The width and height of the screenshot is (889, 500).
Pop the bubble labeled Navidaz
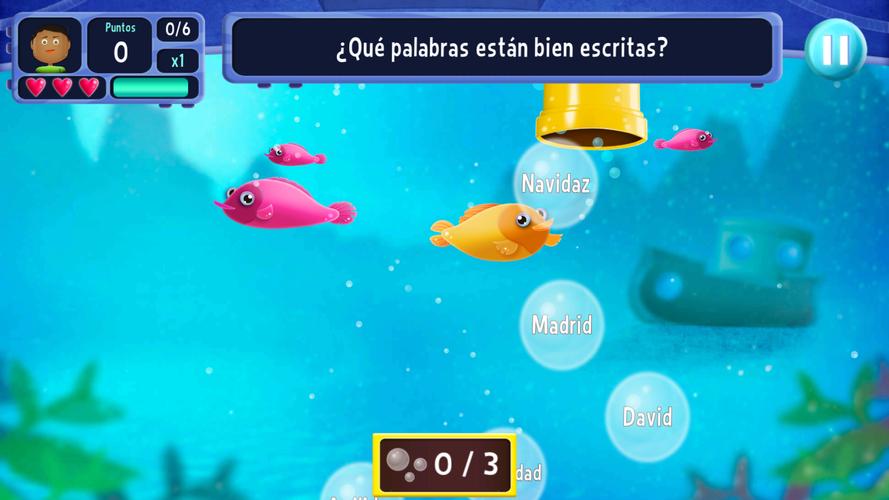[555, 184]
